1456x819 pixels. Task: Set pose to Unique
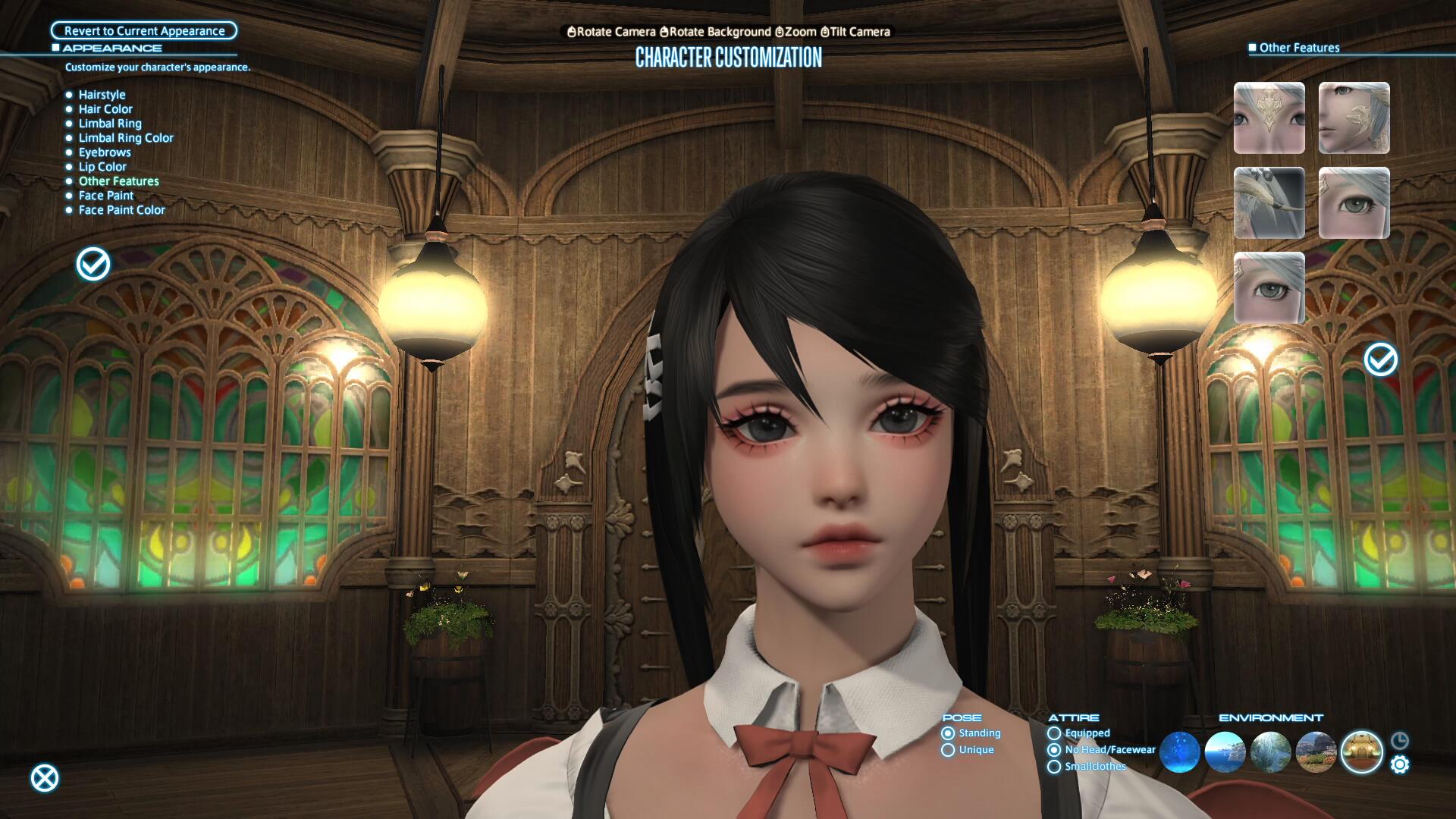pyautogui.click(x=948, y=750)
